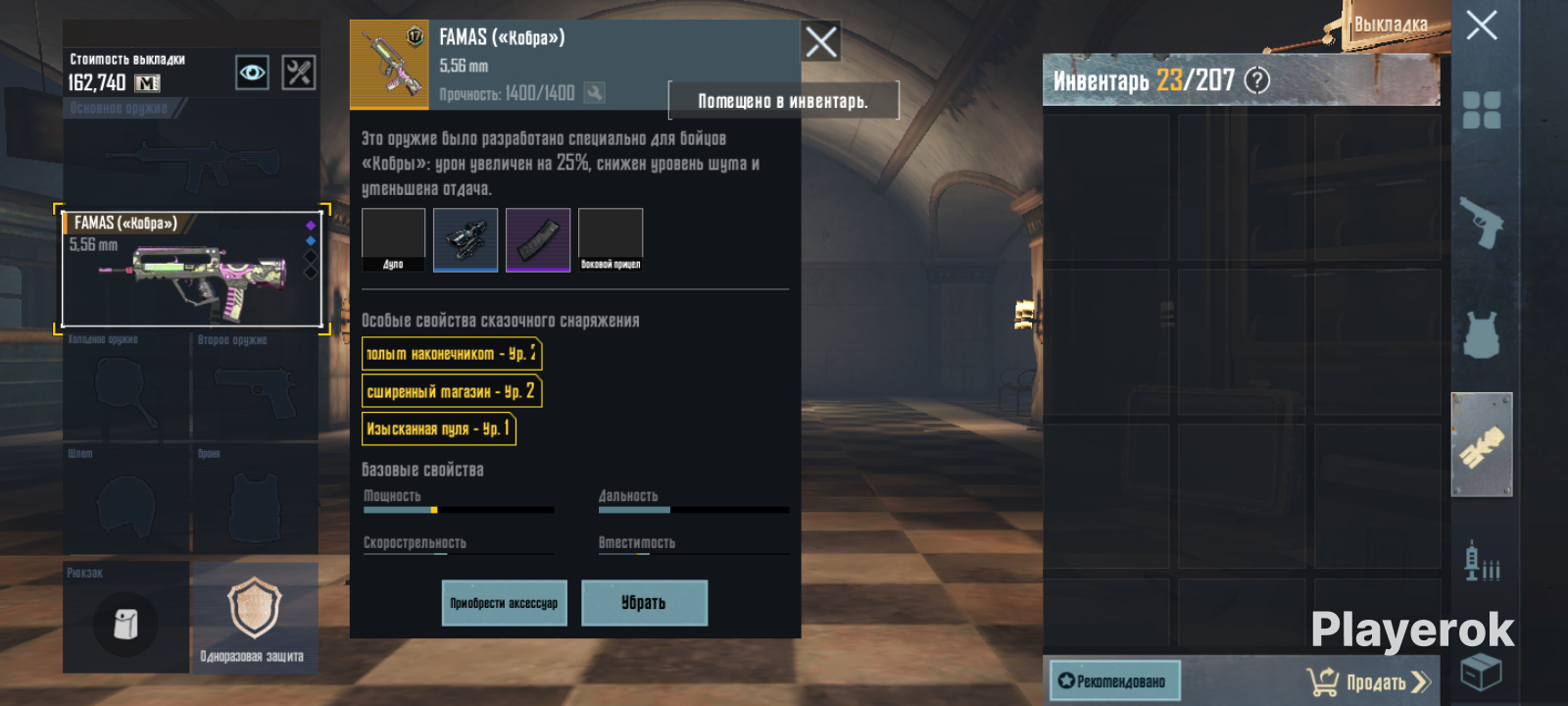Image resolution: width=1568 pixels, height=706 pixels.
Task: Toggle the eye visibility icon
Action: (252, 73)
